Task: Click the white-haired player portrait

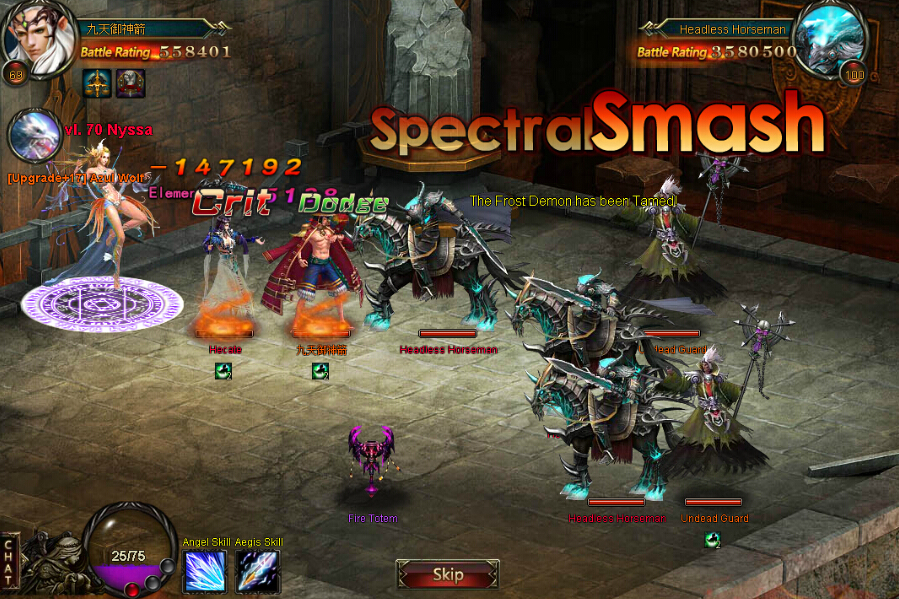Action: (x=41, y=41)
